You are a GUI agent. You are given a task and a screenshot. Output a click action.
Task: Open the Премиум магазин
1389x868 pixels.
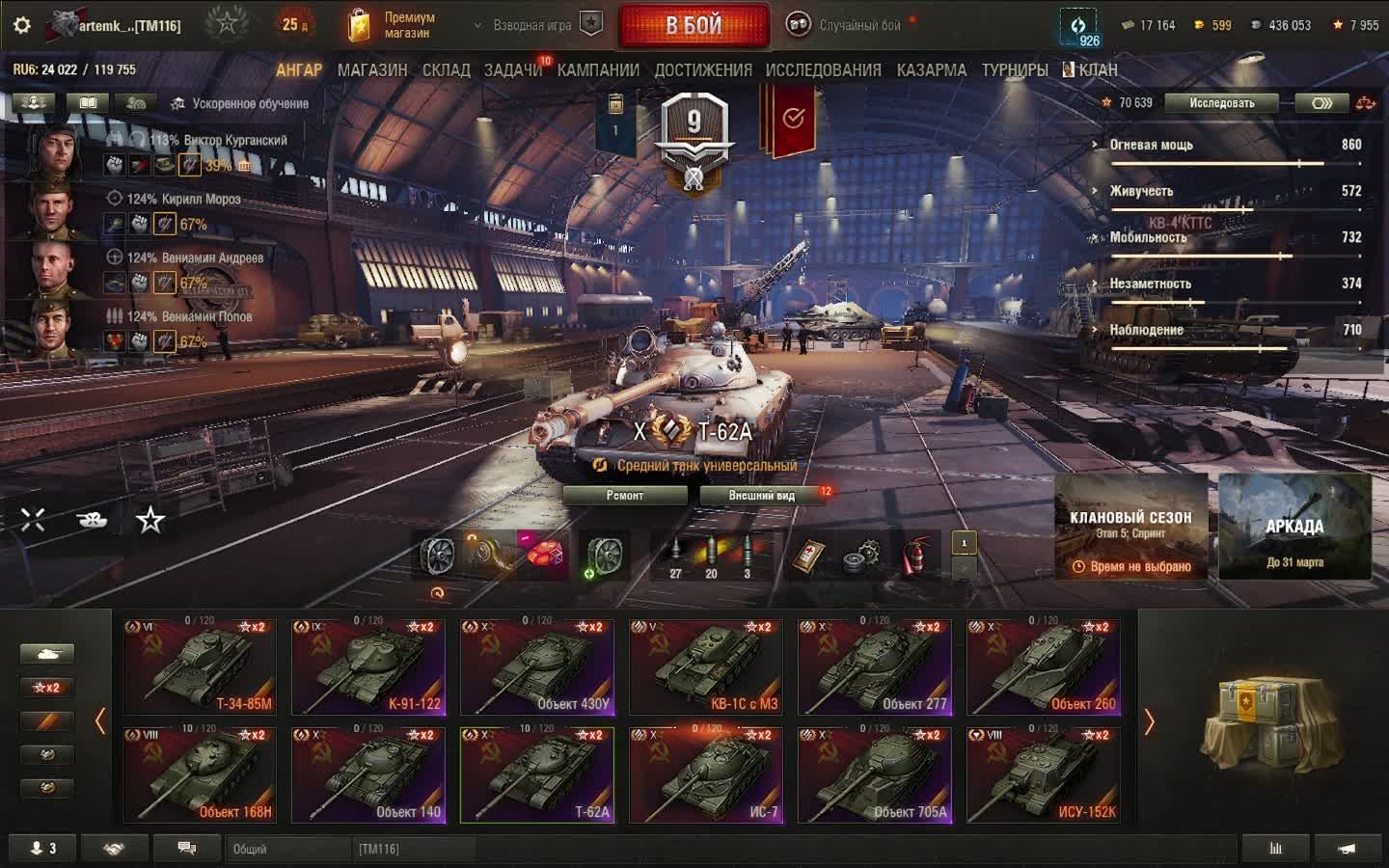coord(393,25)
